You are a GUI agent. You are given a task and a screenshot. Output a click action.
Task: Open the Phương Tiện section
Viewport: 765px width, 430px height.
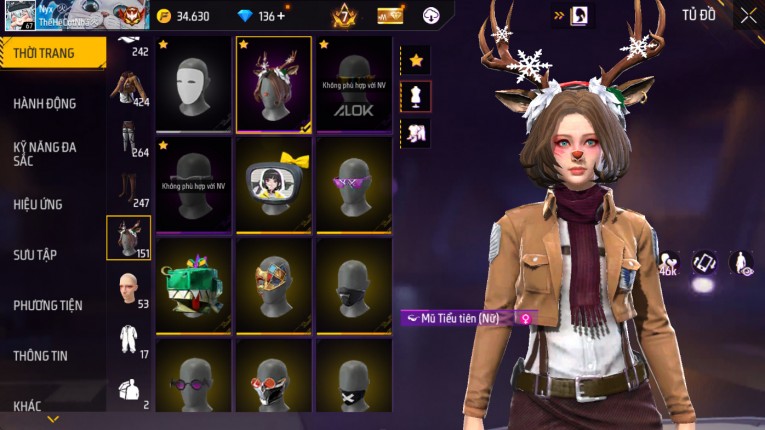pos(48,305)
